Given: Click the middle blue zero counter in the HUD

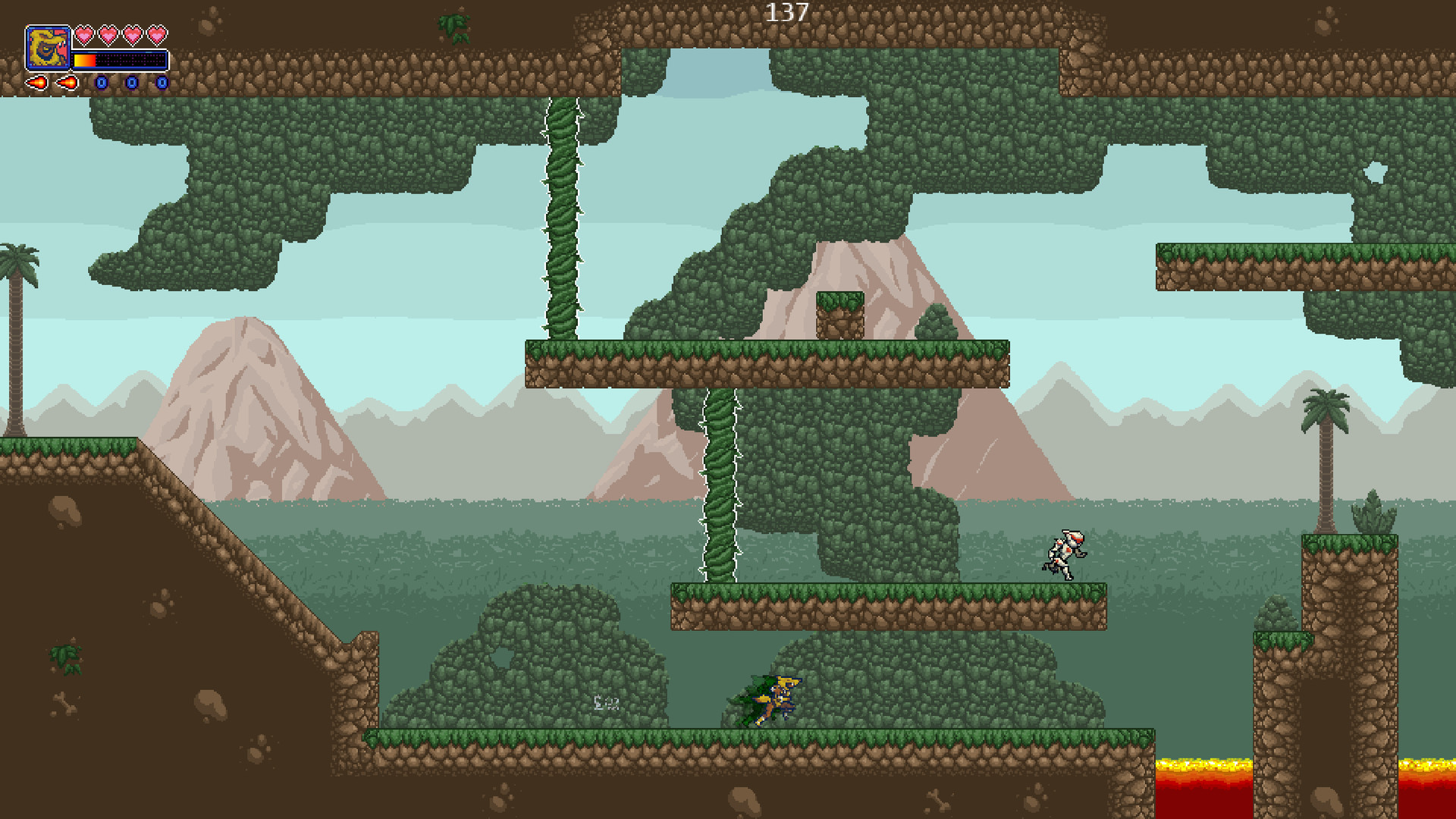Looking at the screenshot, I should pos(131,83).
